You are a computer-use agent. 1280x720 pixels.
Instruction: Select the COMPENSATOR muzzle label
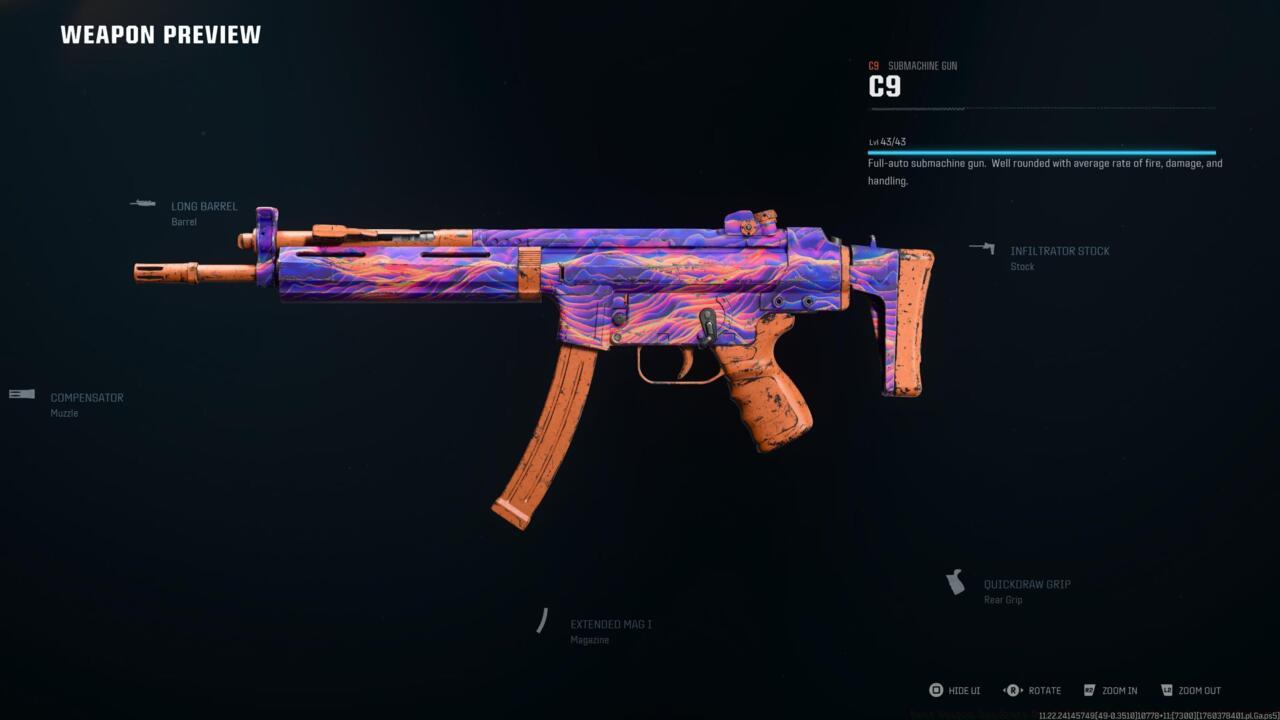coord(87,397)
